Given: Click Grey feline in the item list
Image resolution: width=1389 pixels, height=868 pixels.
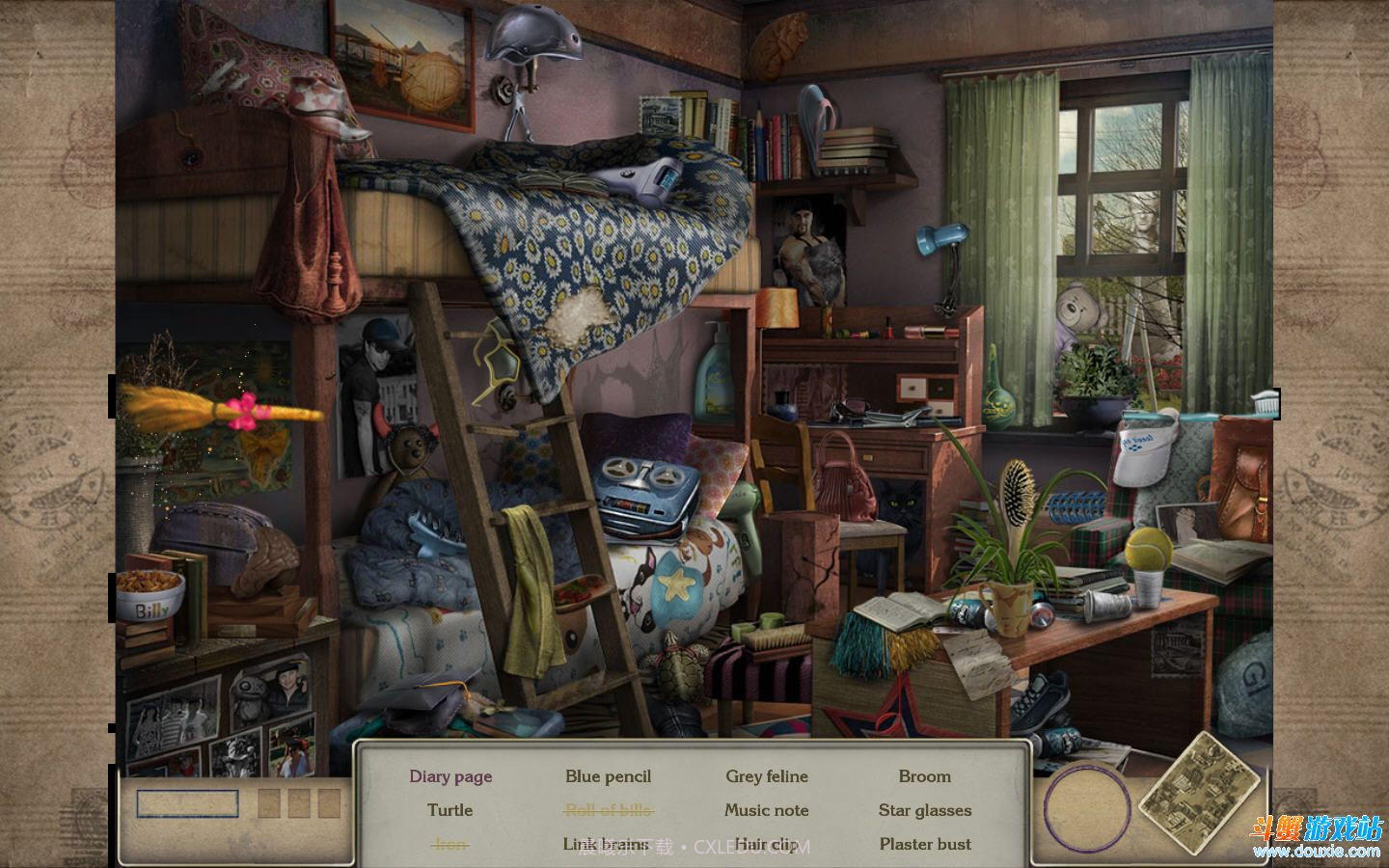Looking at the screenshot, I should 767,776.
